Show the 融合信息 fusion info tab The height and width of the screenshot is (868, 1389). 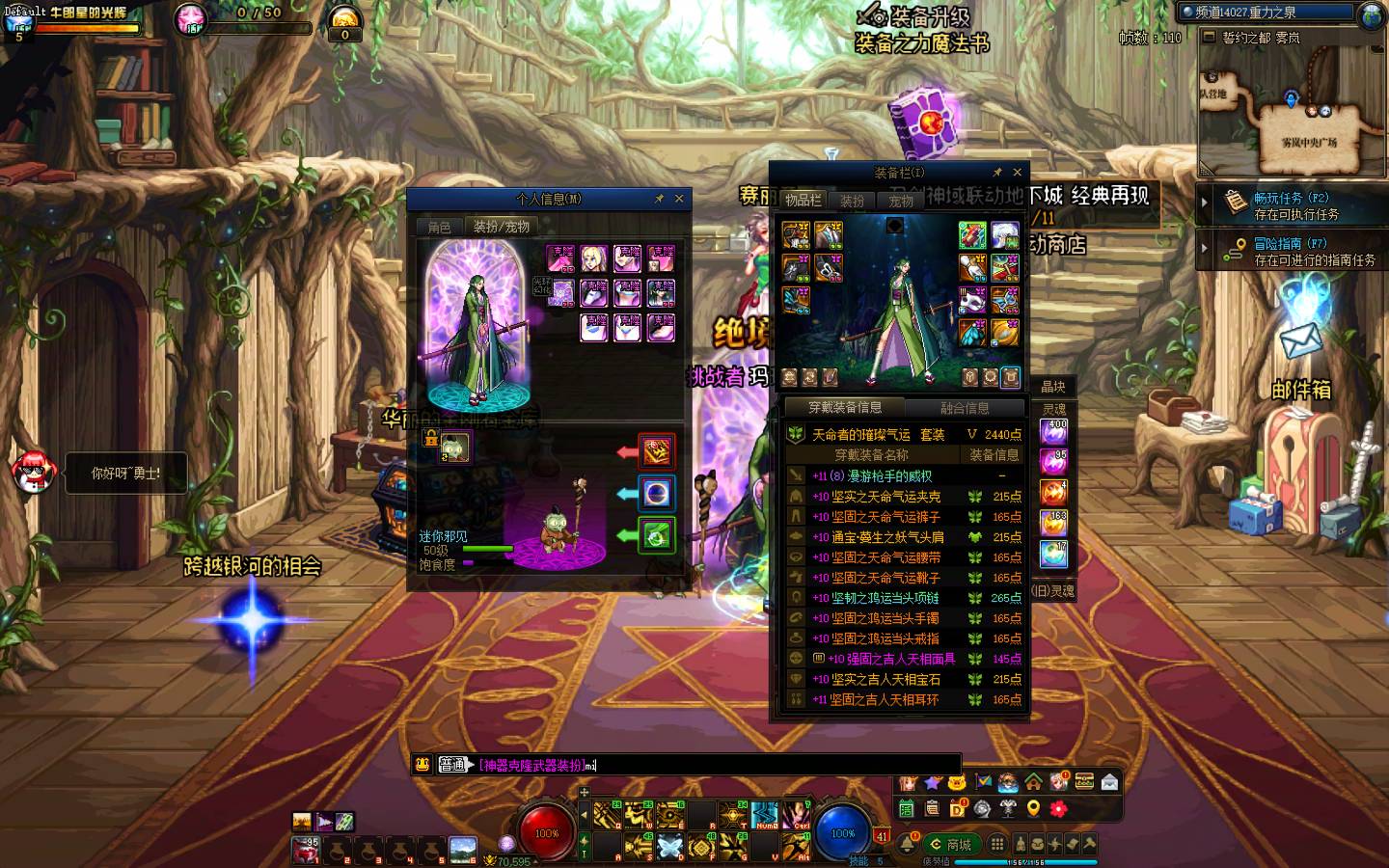click(x=964, y=408)
